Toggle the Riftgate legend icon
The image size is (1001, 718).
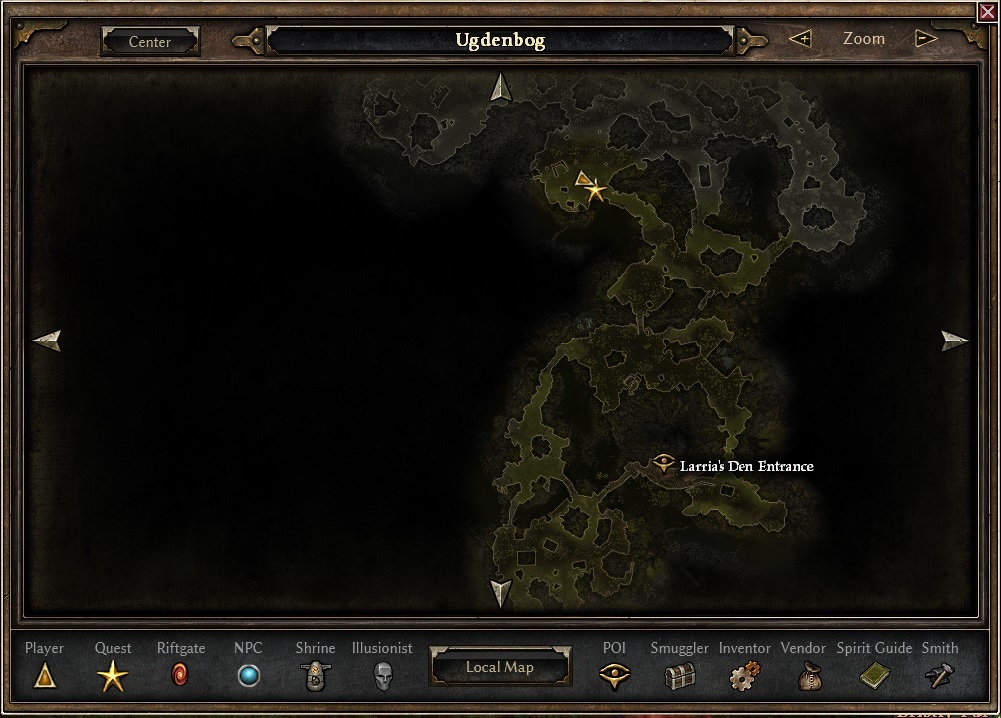coord(180,676)
